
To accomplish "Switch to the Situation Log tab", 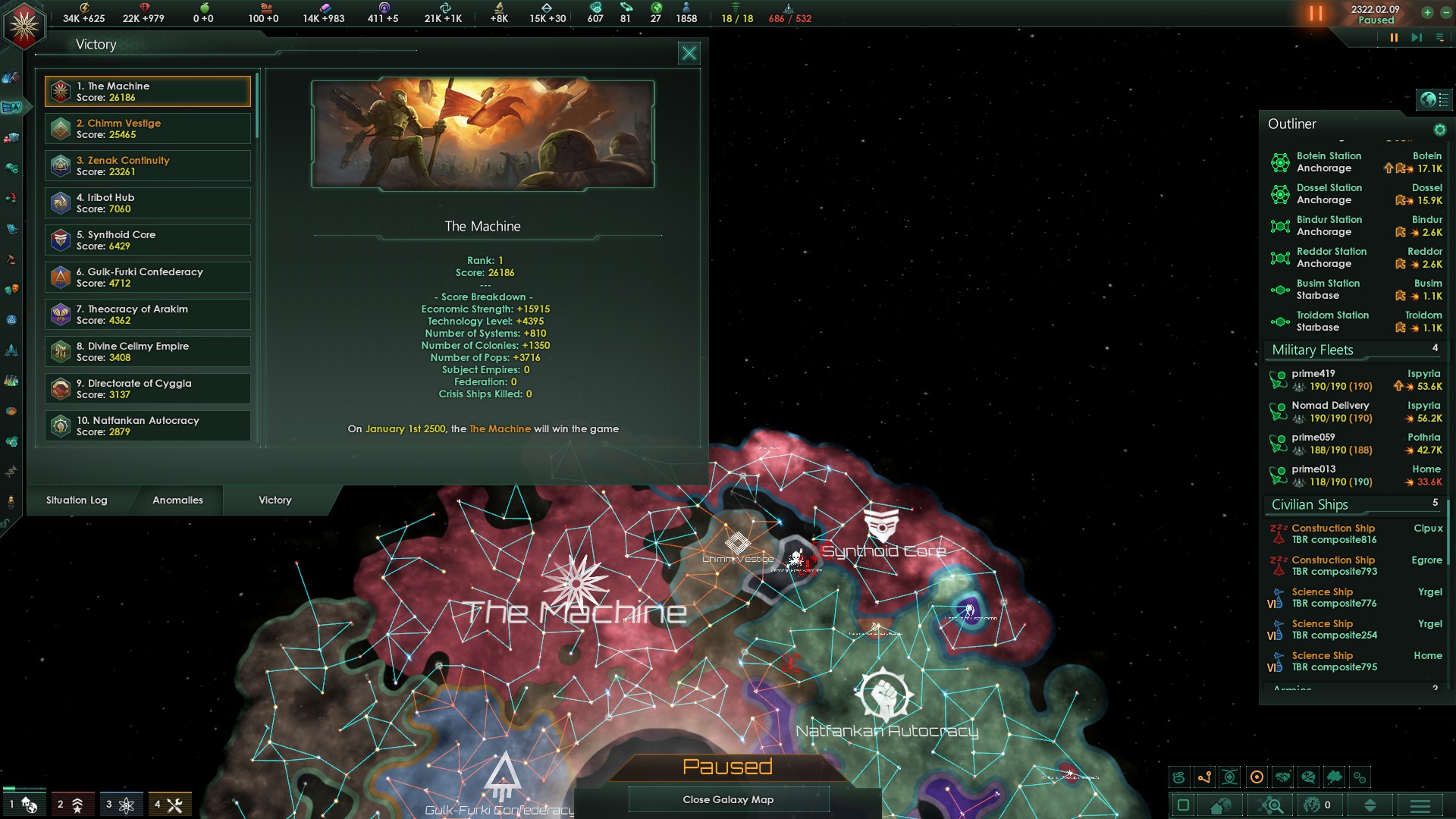I will click(76, 500).
